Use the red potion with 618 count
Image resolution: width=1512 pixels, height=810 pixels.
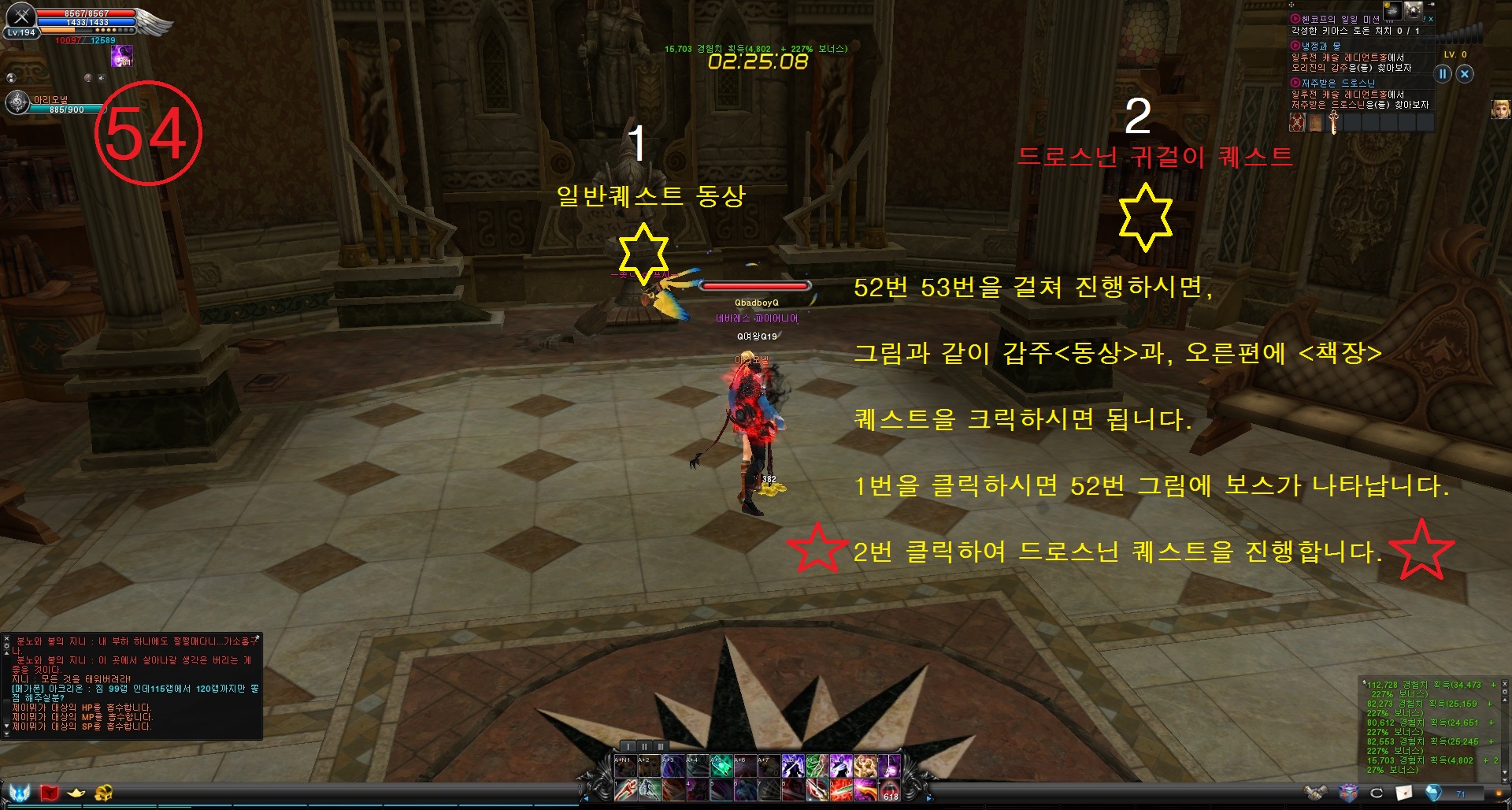[x=890, y=789]
